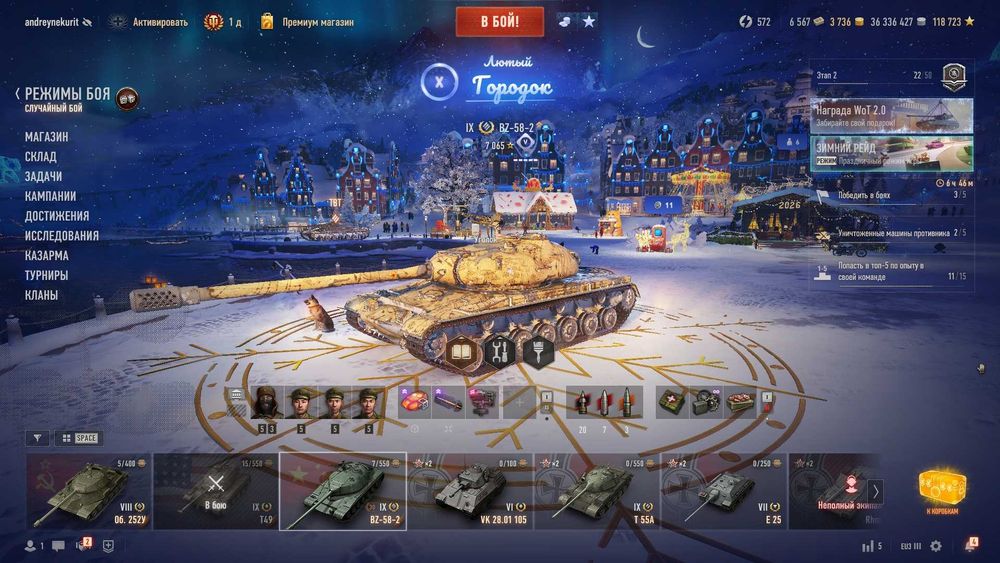Select the VK 28.01 105 tank
Image resolution: width=1000 pixels, height=563 pixels.
(x=469, y=490)
